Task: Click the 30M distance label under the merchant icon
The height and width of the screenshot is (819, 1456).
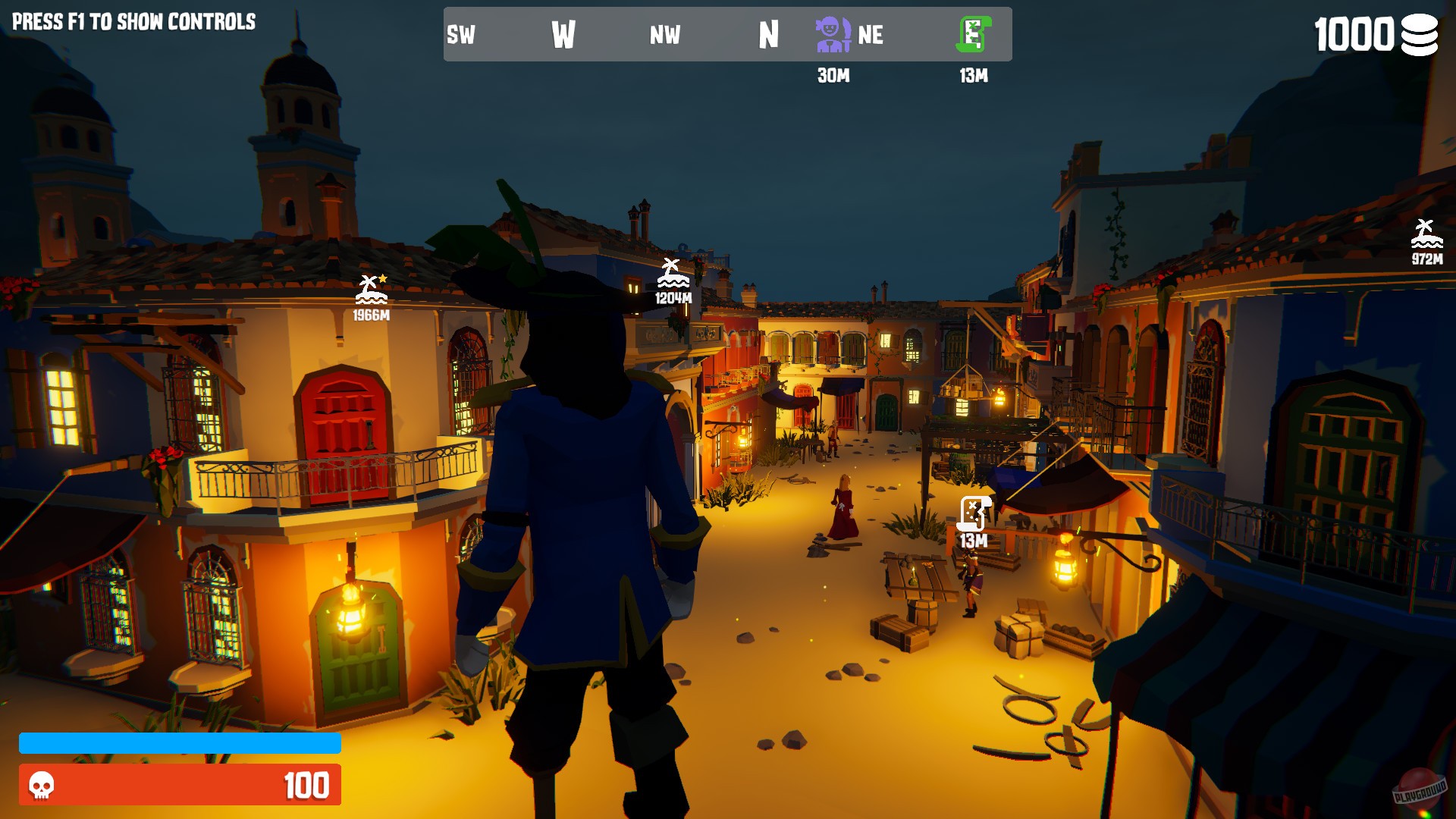Action: (832, 74)
